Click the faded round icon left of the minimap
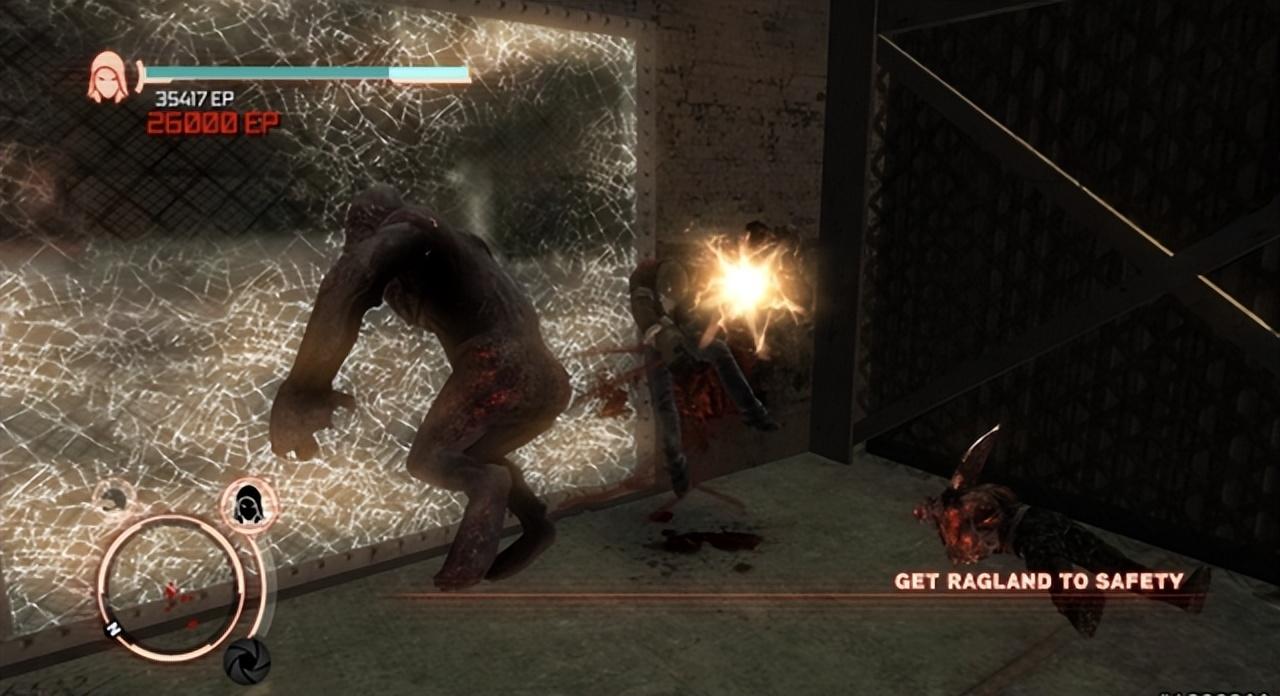The width and height of the screenshot is (1280, 696). pos(112,496)
